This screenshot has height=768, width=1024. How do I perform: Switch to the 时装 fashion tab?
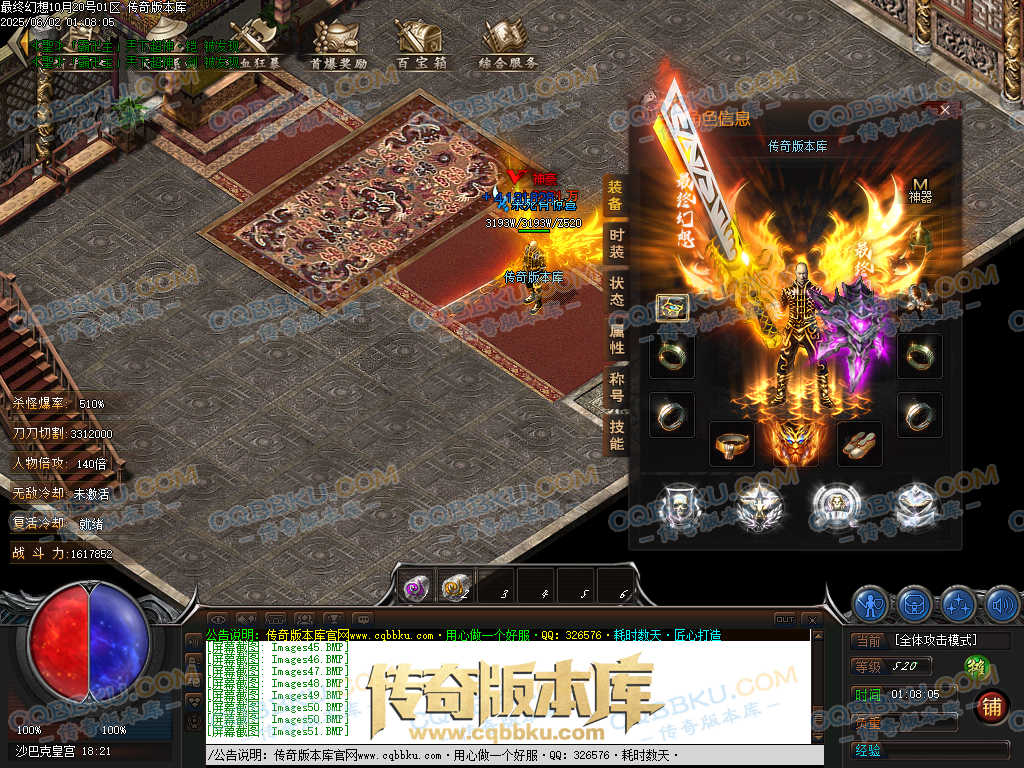(x=616, y=243)
